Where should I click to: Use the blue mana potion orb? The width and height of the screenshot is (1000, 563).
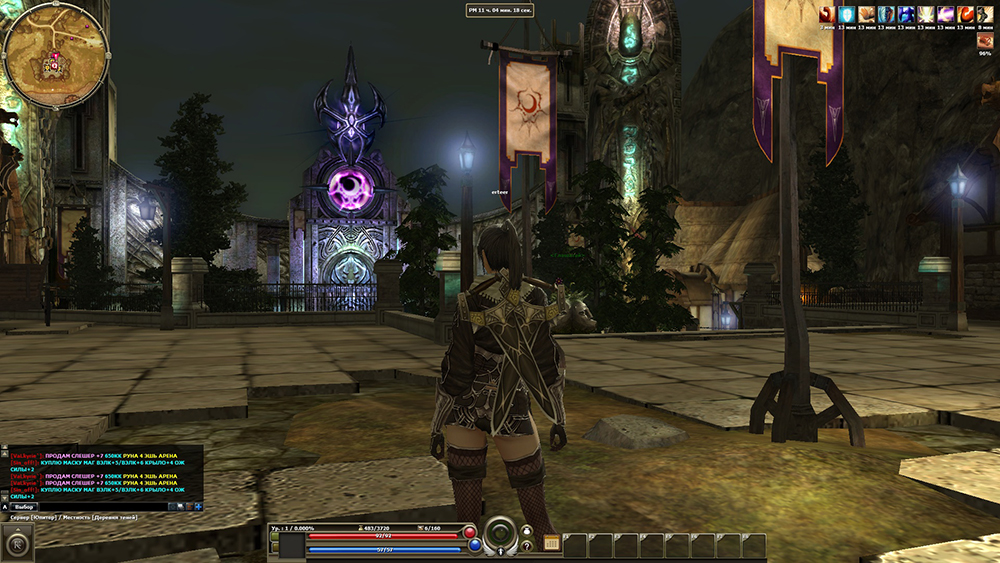point(475,546)
